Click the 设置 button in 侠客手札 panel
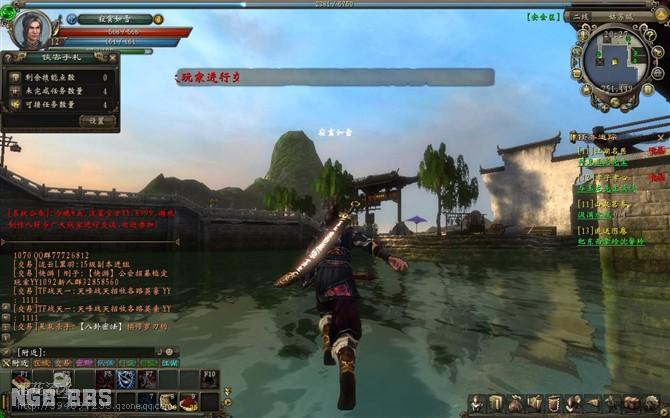670x418 pixels. 97,120
